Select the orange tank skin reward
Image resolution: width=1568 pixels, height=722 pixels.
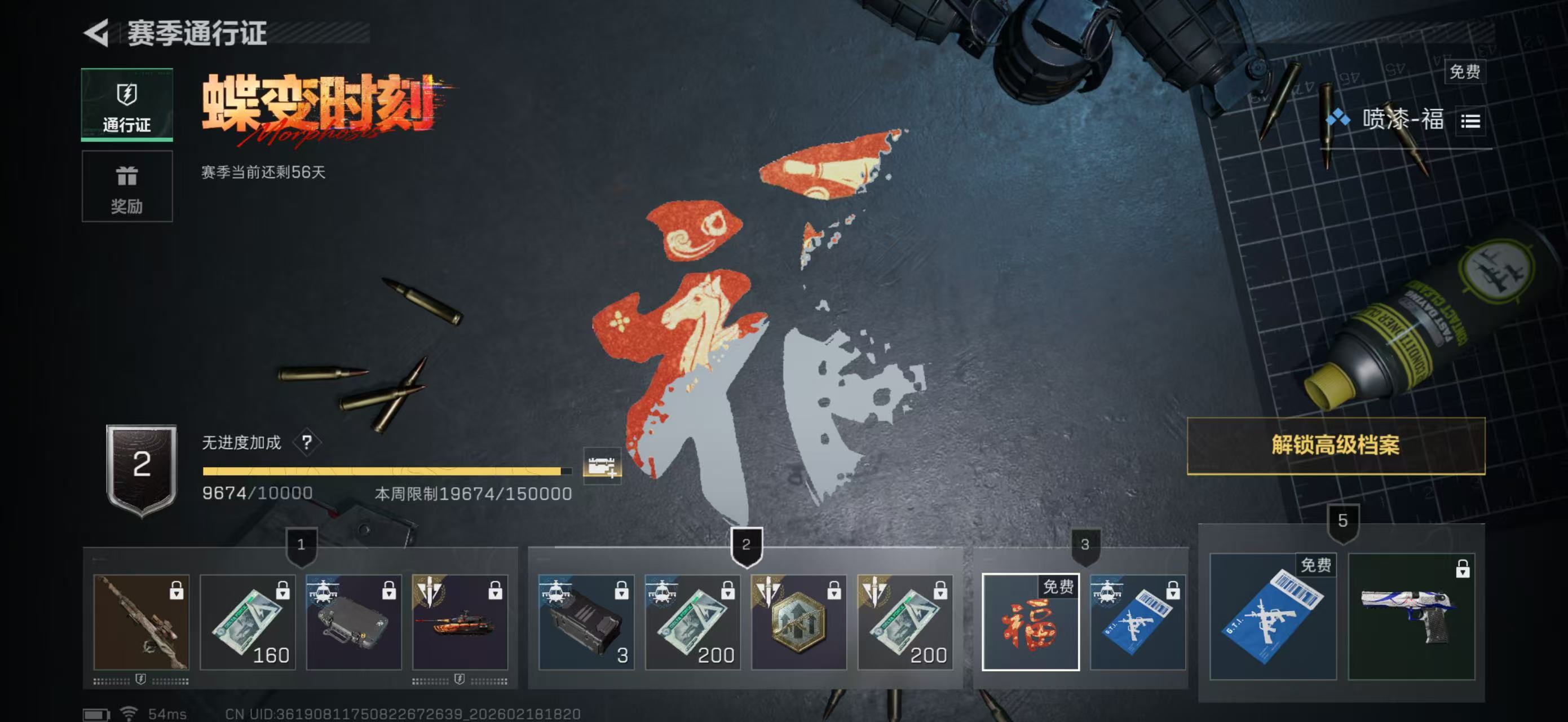tap(460, 622)
